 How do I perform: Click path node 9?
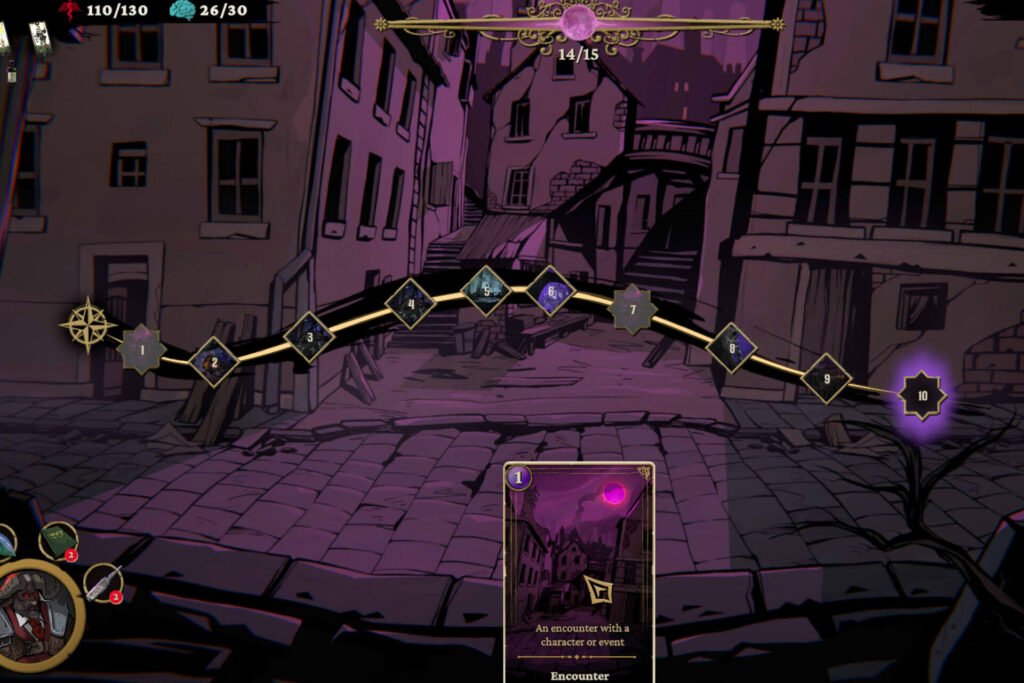click(826, 378)
